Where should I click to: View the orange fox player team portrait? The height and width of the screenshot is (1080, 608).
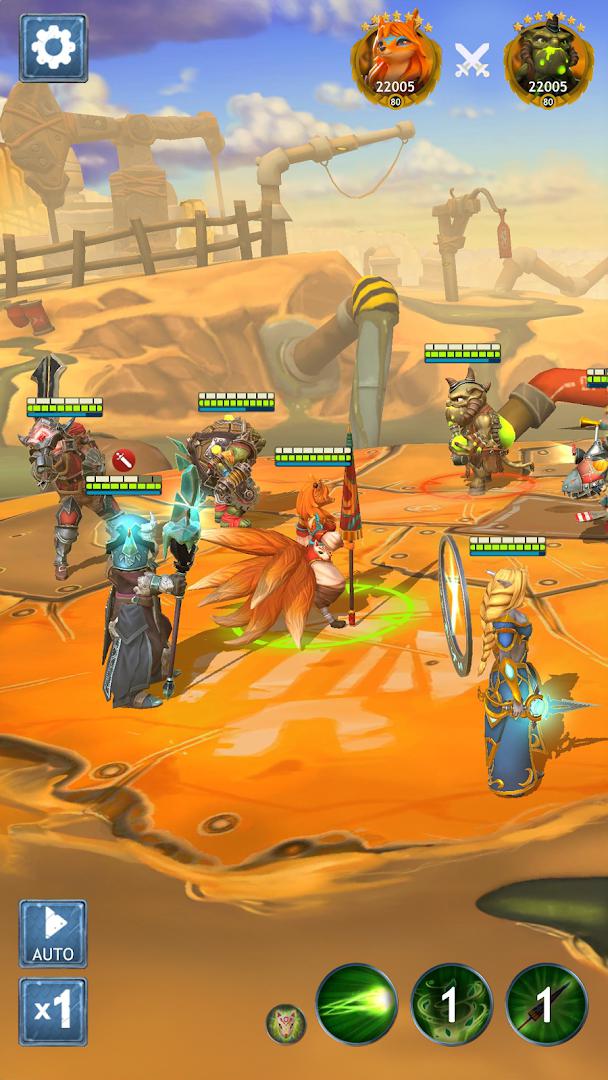click(x=395, y=65)
